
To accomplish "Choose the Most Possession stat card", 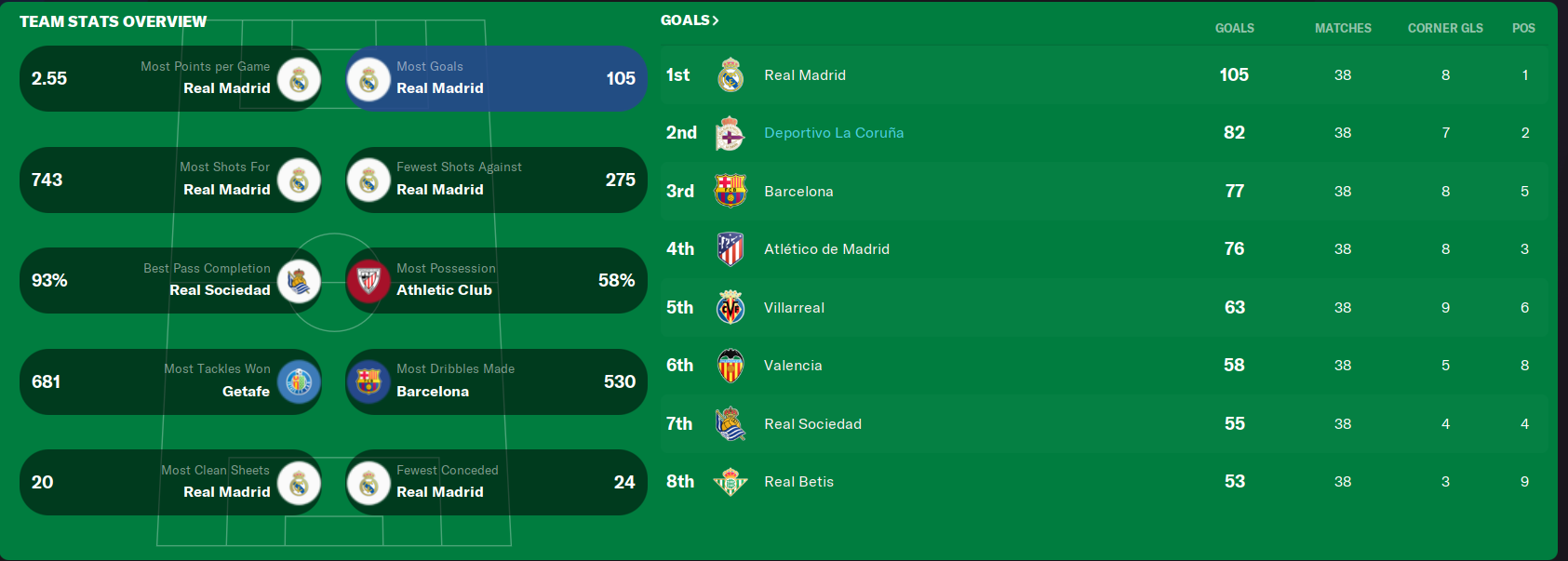I will [x=496, y=280].
